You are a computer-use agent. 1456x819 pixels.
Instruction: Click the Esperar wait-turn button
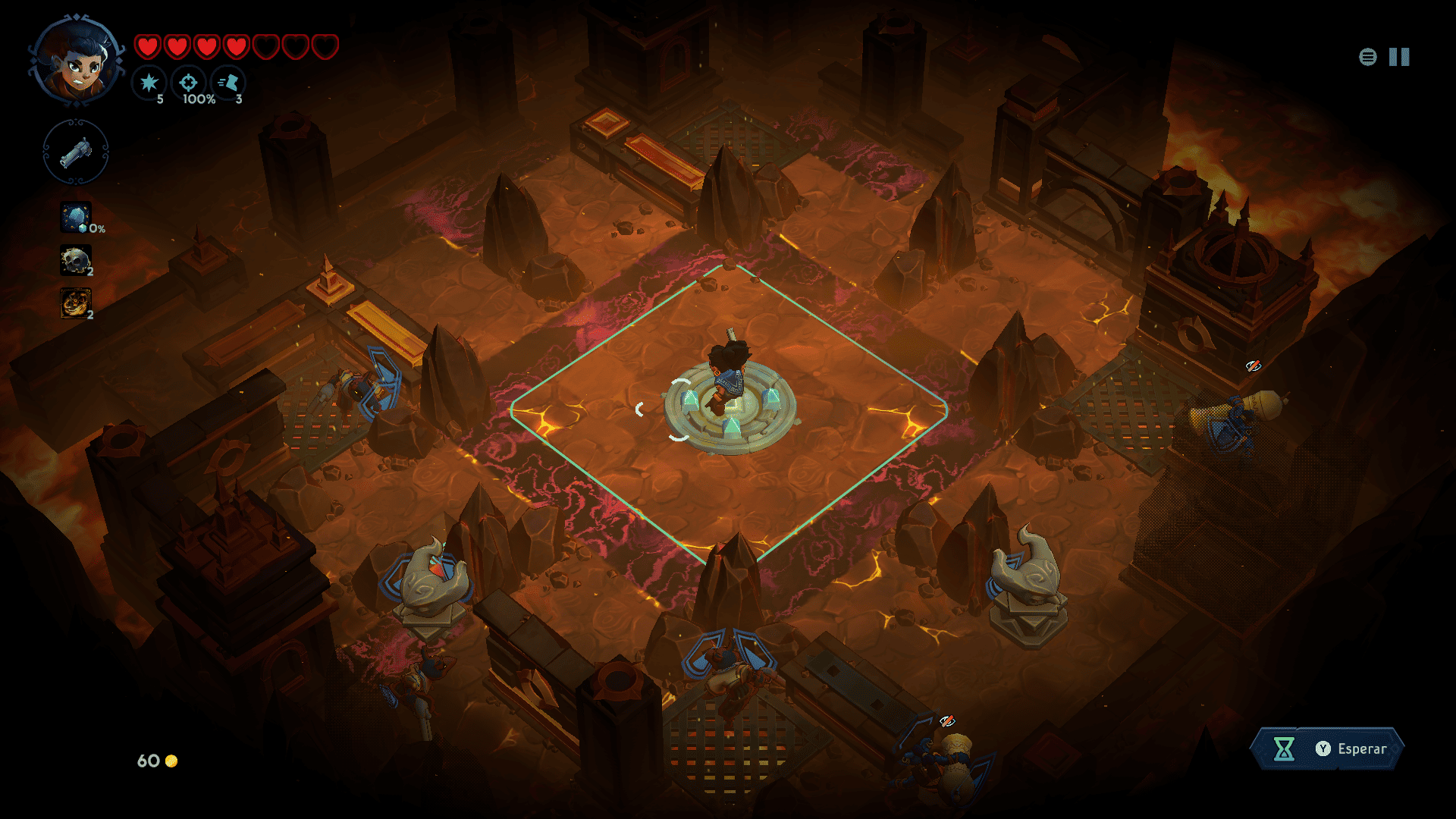(1327, 748)
